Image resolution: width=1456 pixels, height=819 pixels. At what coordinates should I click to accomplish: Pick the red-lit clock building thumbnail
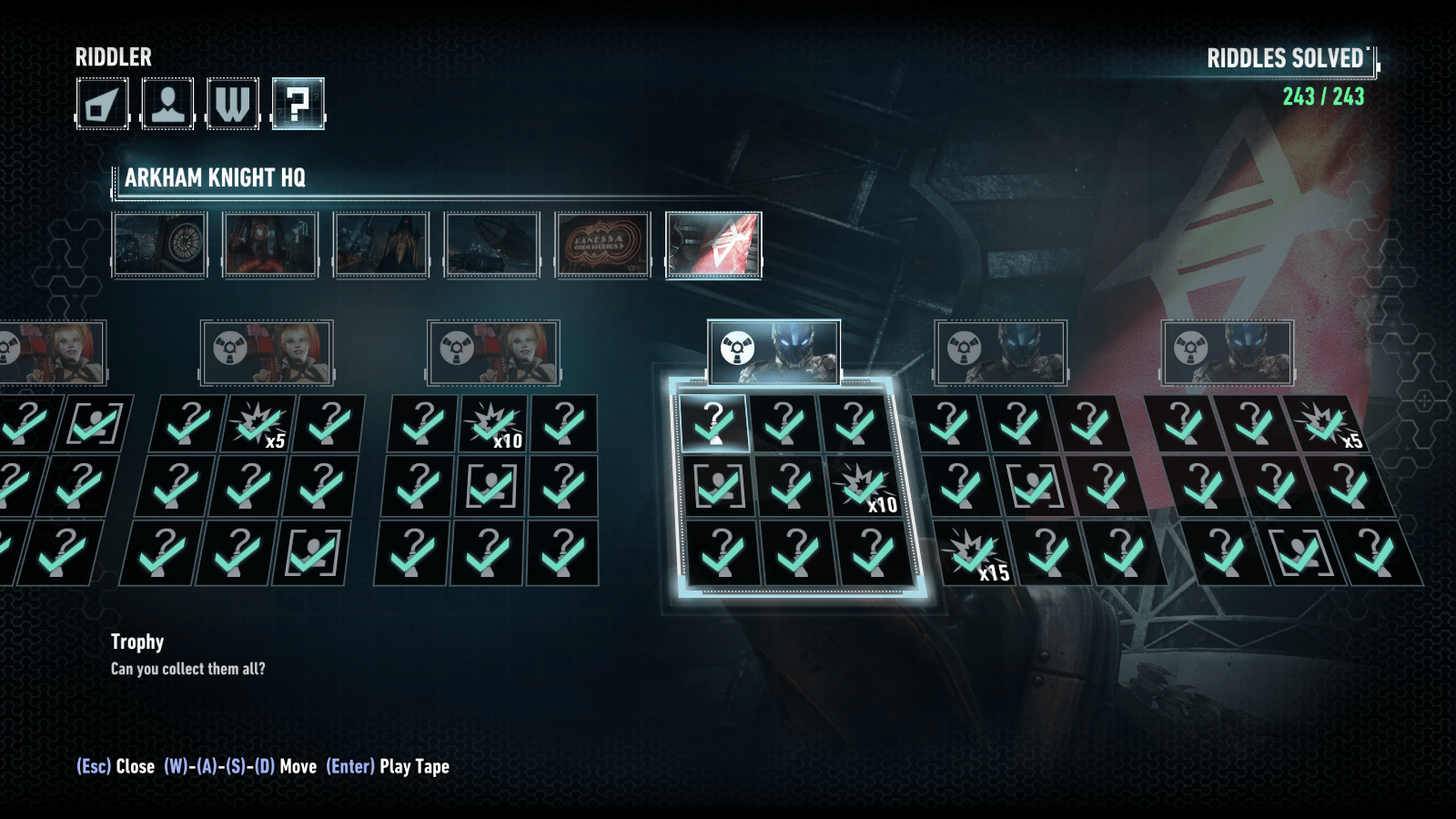click(x=270, y=244)
